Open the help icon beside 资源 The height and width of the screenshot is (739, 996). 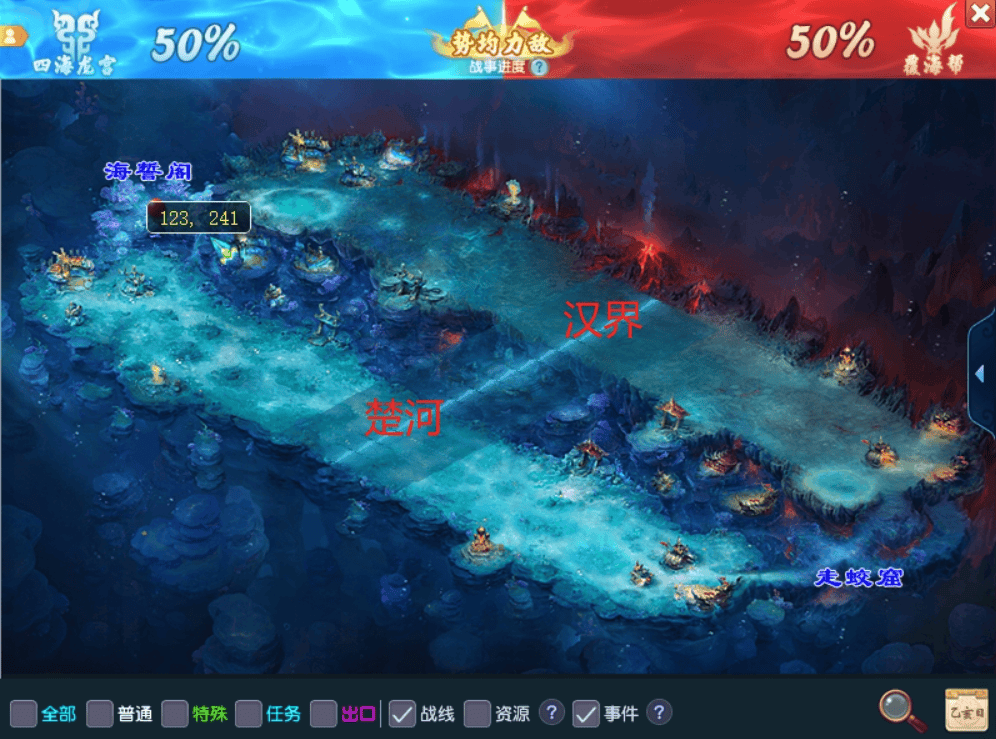coord(551,712)
